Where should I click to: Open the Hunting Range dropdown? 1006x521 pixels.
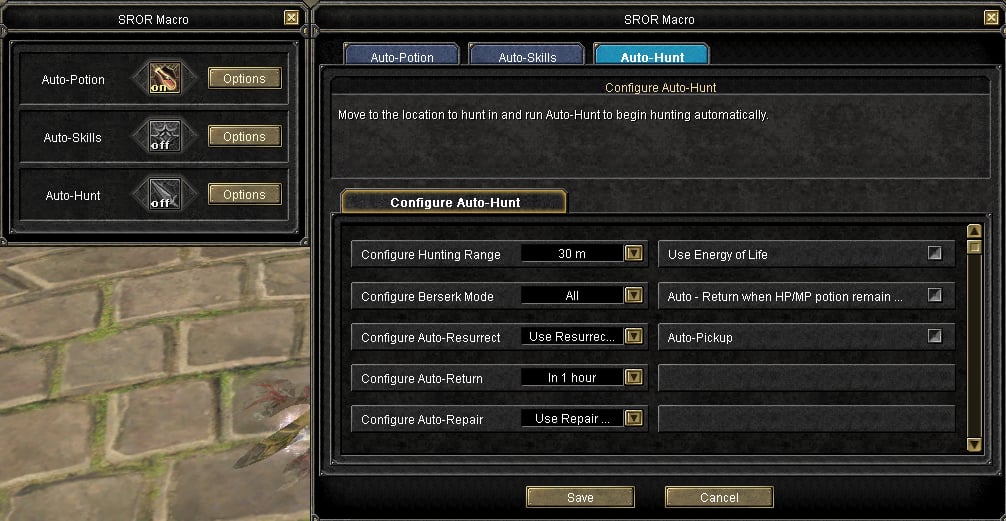pyautogui.click(x=633, y=254)
